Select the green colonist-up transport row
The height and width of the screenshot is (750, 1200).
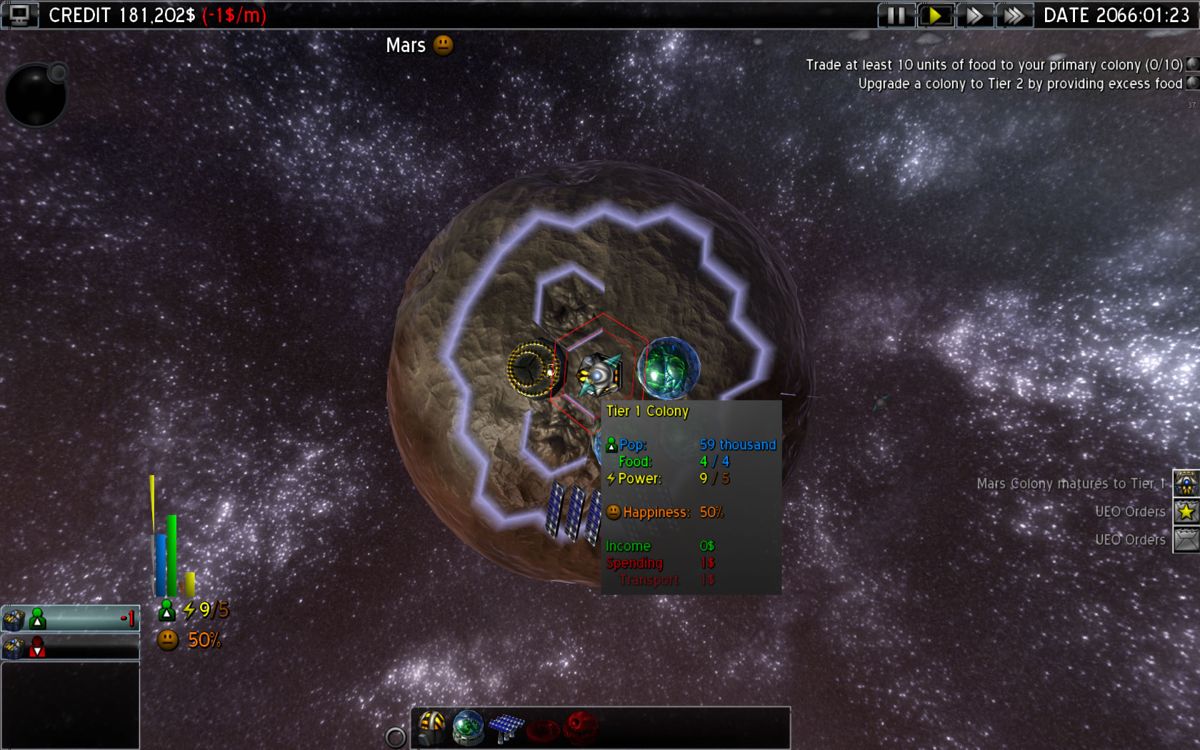[70, 619]
